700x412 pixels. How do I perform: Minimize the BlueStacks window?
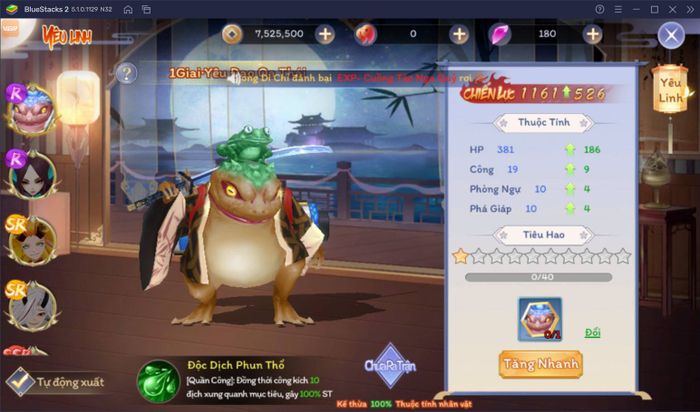tap(632, 9)
